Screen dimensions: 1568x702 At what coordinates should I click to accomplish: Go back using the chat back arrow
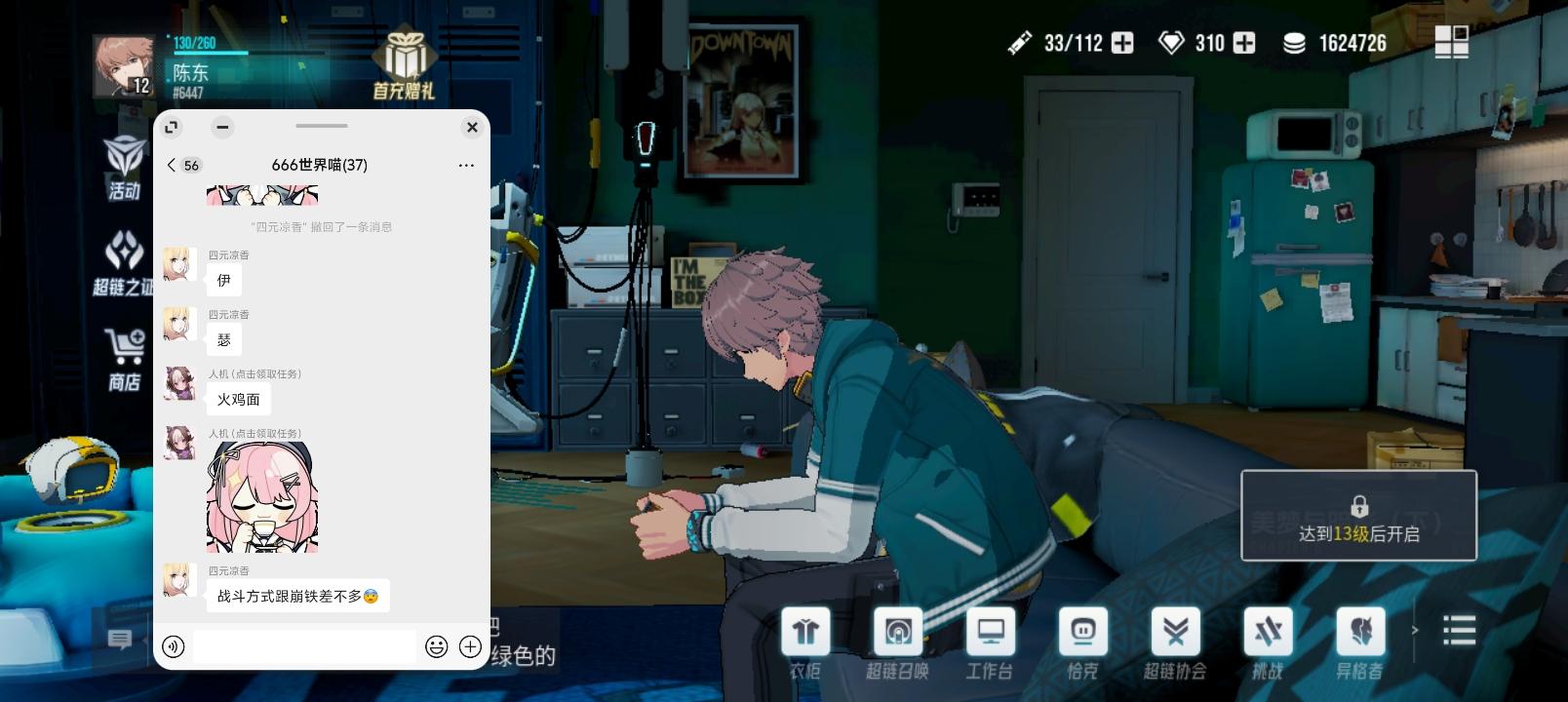pos(171,165)
